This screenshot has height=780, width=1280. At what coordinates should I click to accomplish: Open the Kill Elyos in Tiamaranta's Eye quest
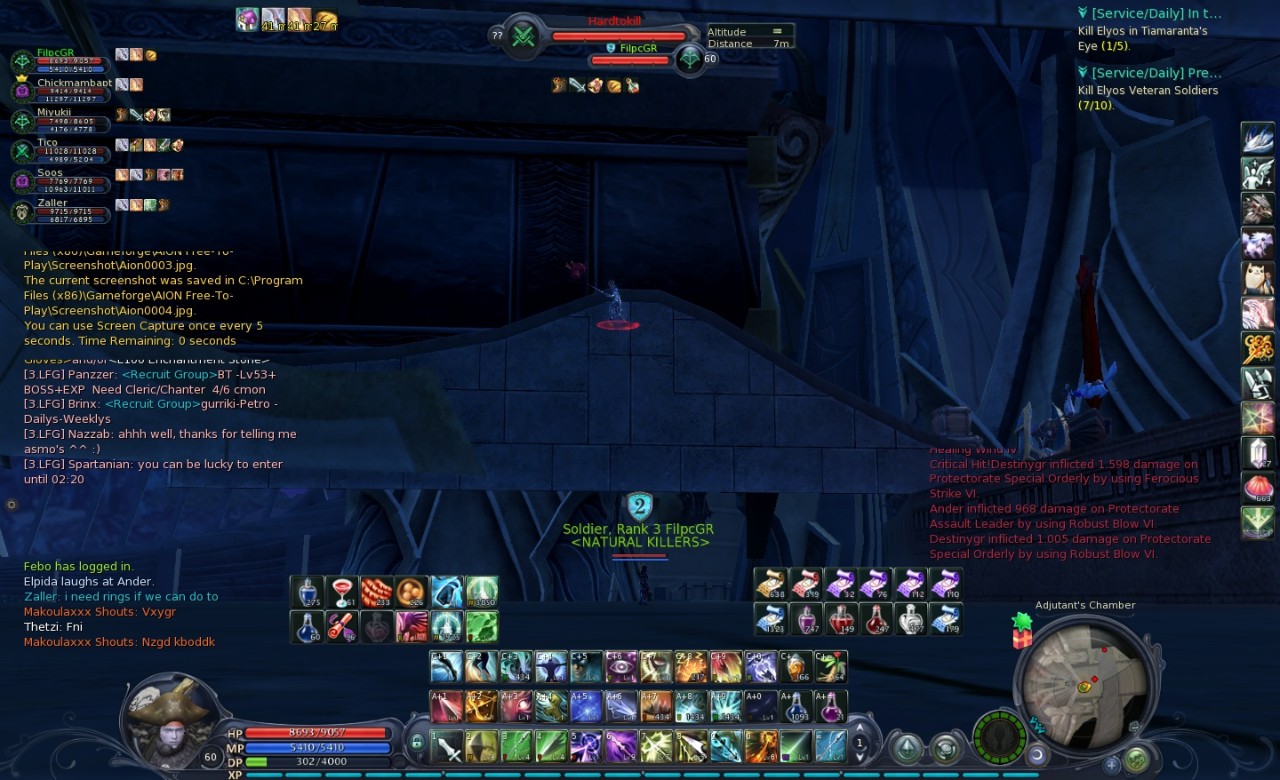click(x=1142, y=38)
